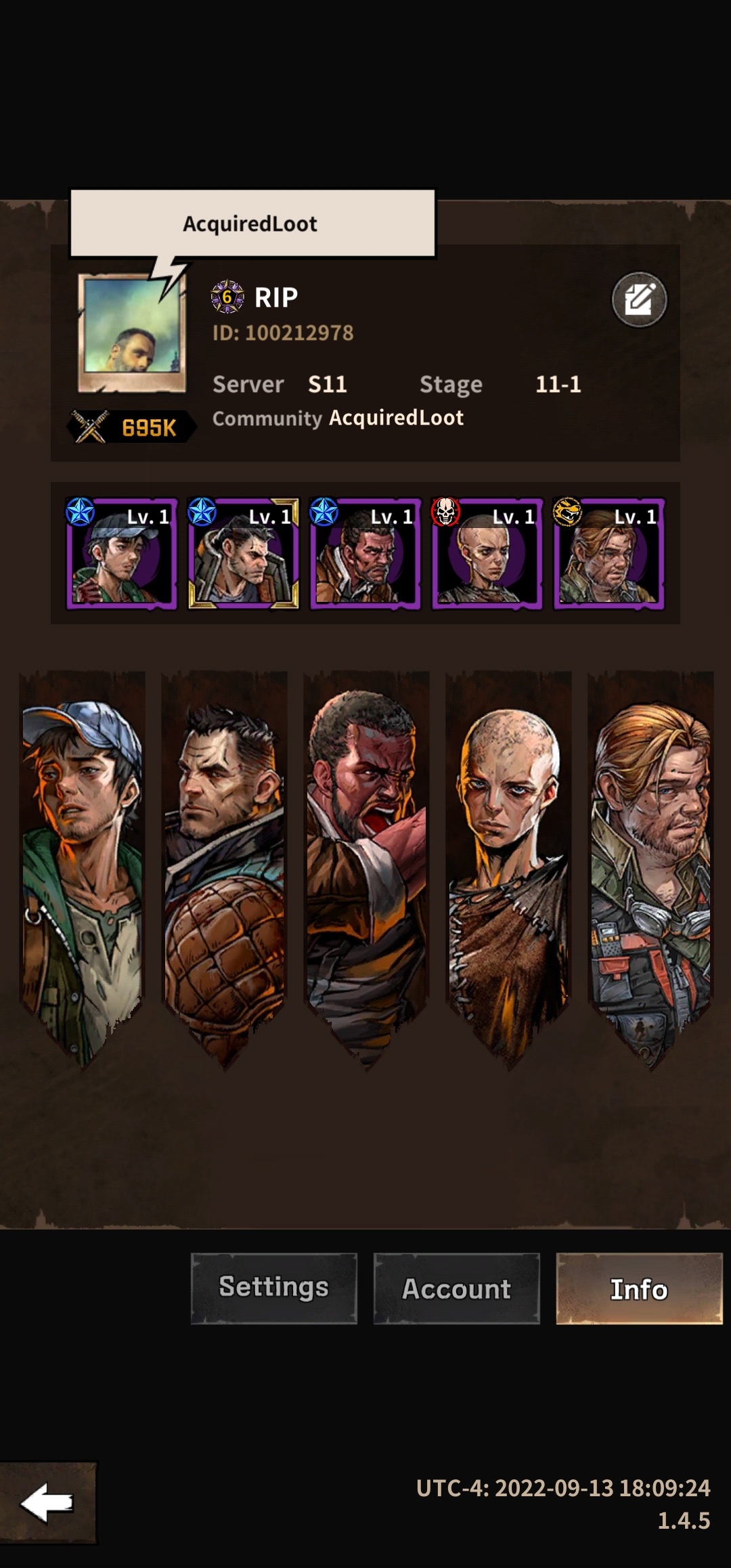The width and height of the screenshot is (731, 1568).
Task: Click the edit profile pencil icon
Action: (639, 299)
